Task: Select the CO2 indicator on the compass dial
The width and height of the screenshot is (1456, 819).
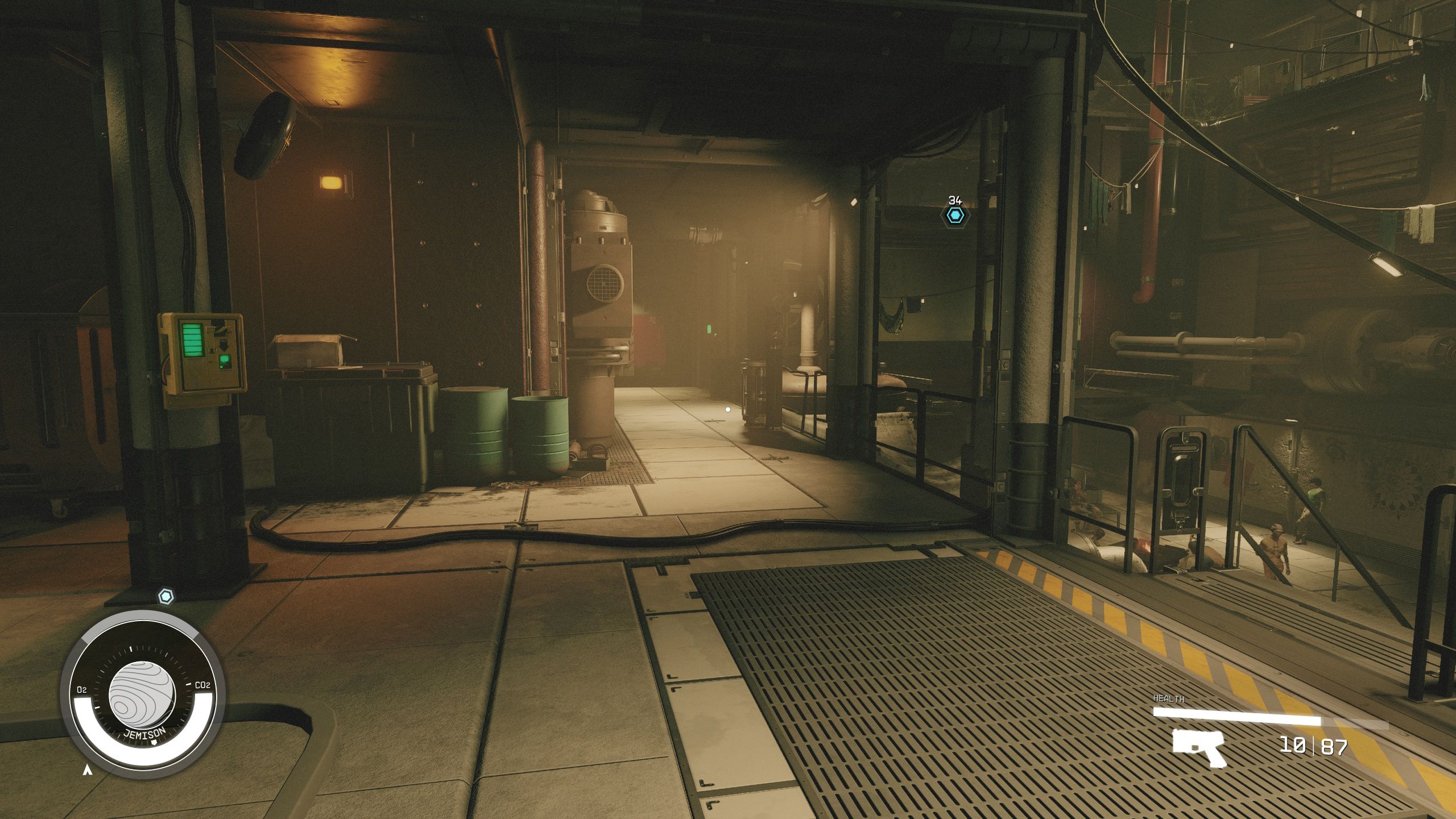Action: [x=202, y=685]
